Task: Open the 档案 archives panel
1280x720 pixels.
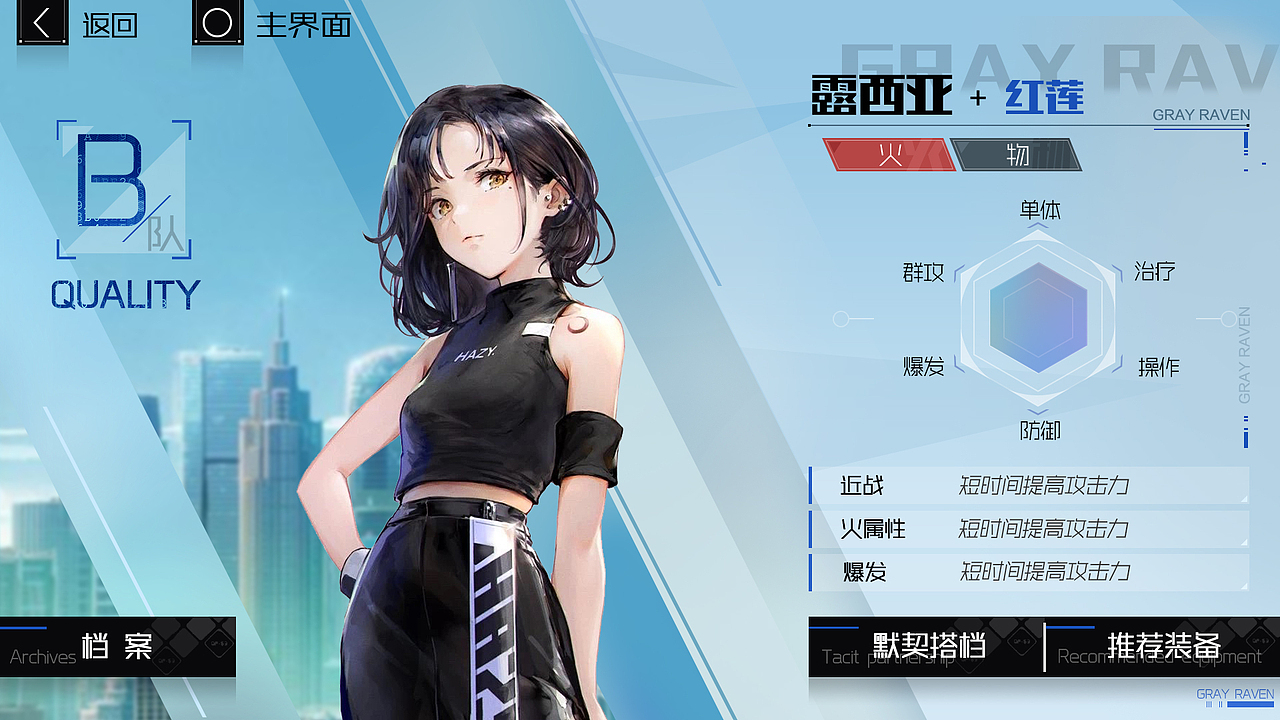Action: tap(115, 647)
